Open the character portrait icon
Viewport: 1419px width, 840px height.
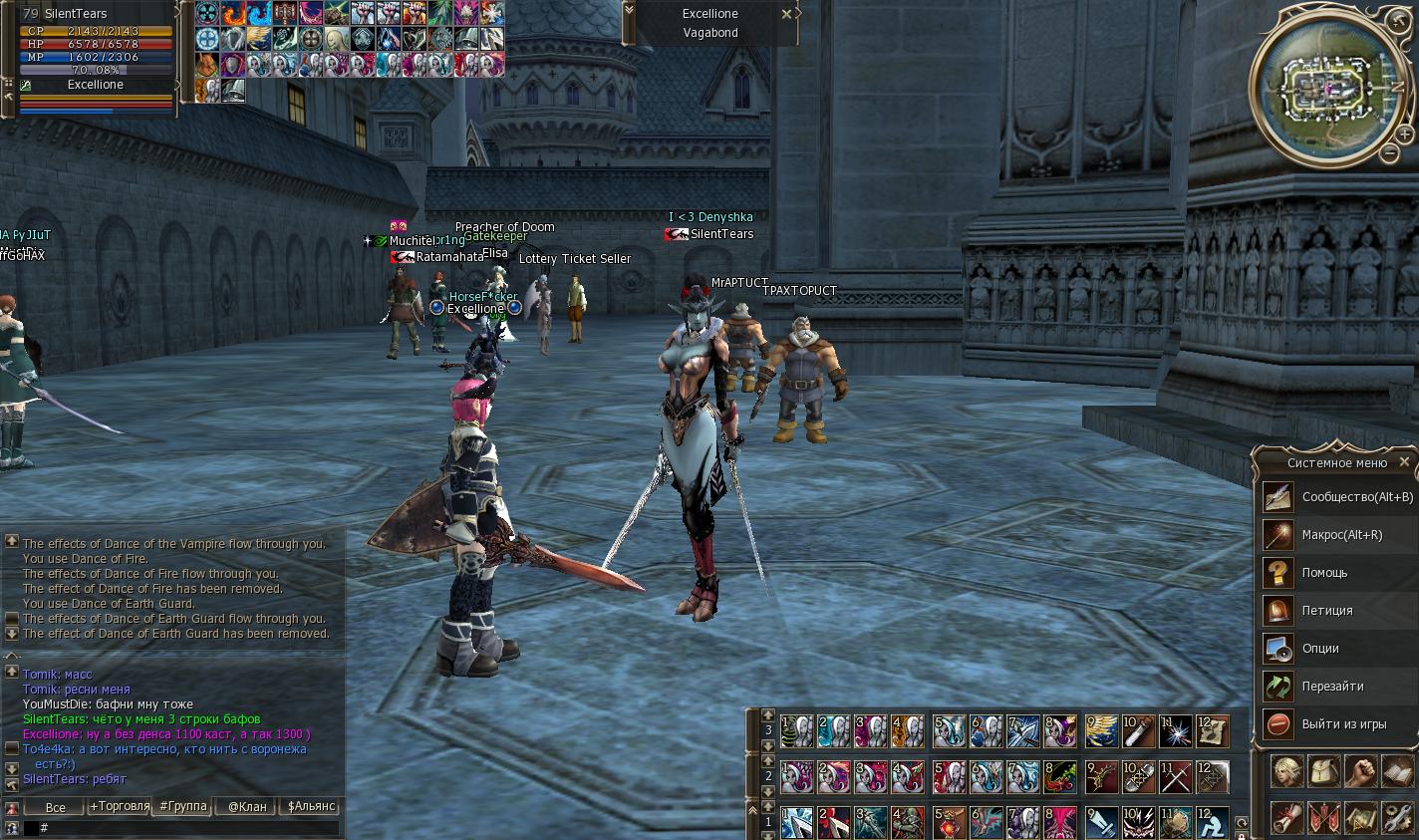[x=1286, y=772]
